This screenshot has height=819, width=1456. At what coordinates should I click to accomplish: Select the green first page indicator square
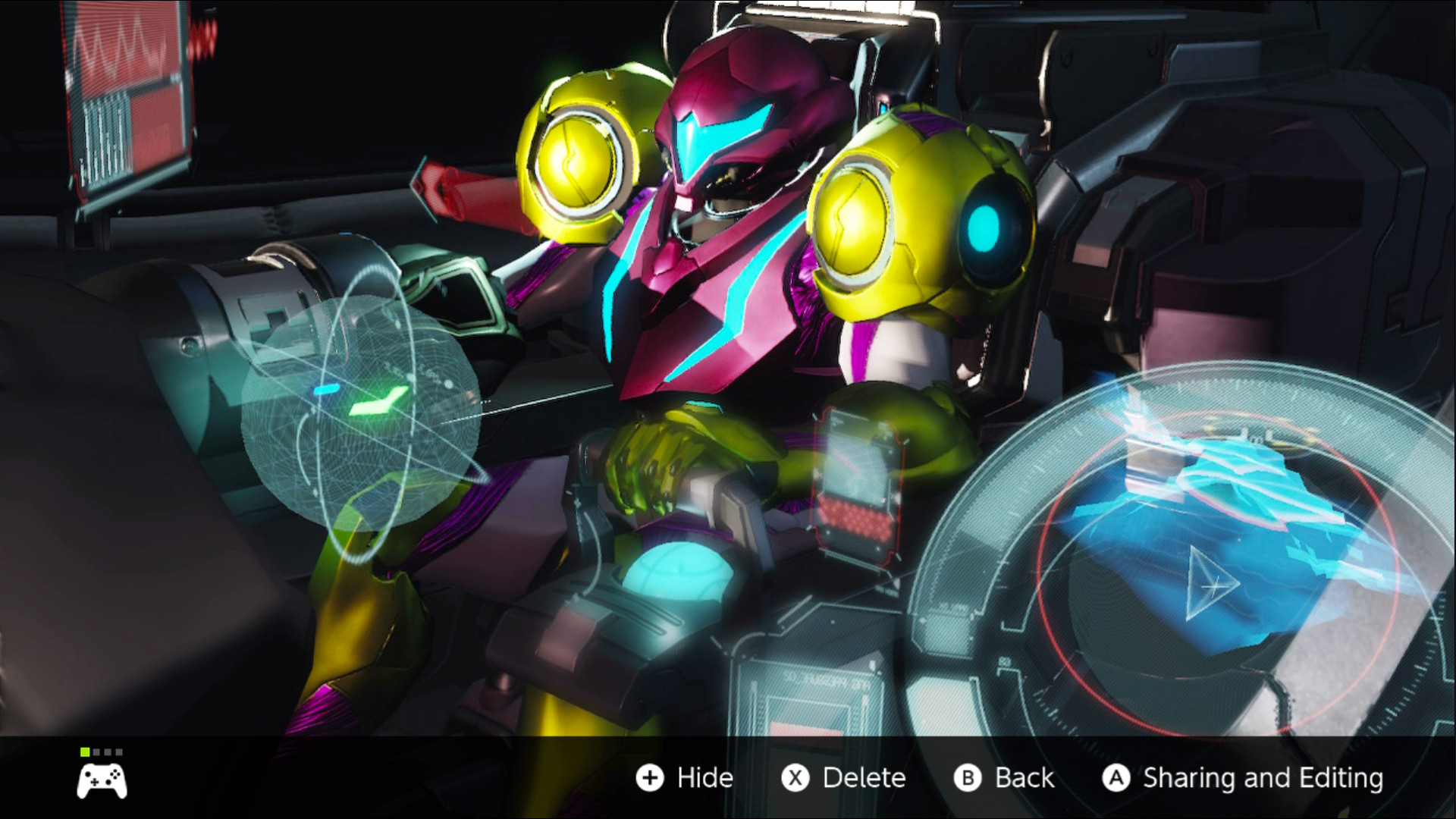tap(85, 752)
